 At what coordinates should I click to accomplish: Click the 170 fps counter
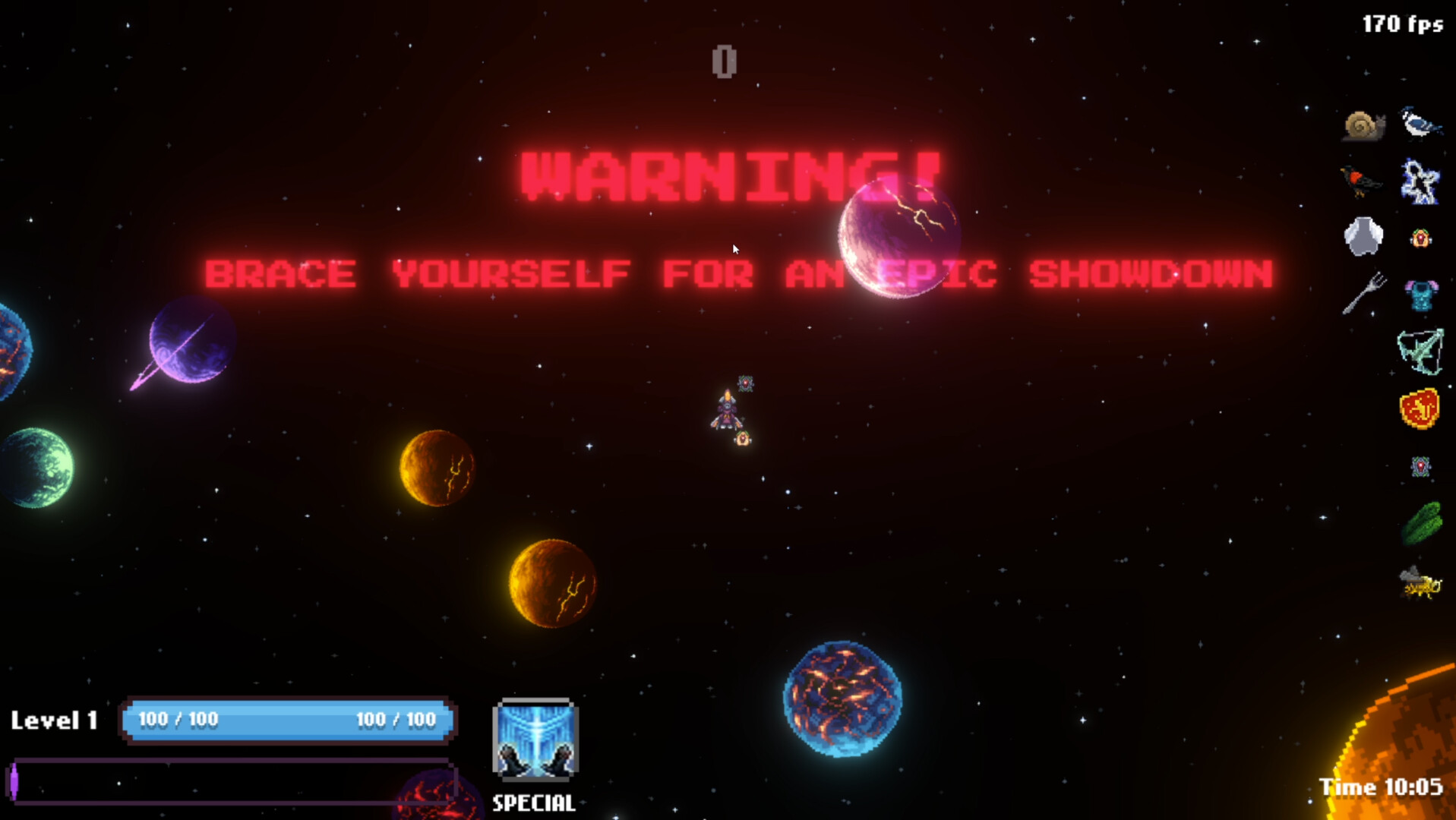pyautogui.click(x=1403, y=23)
